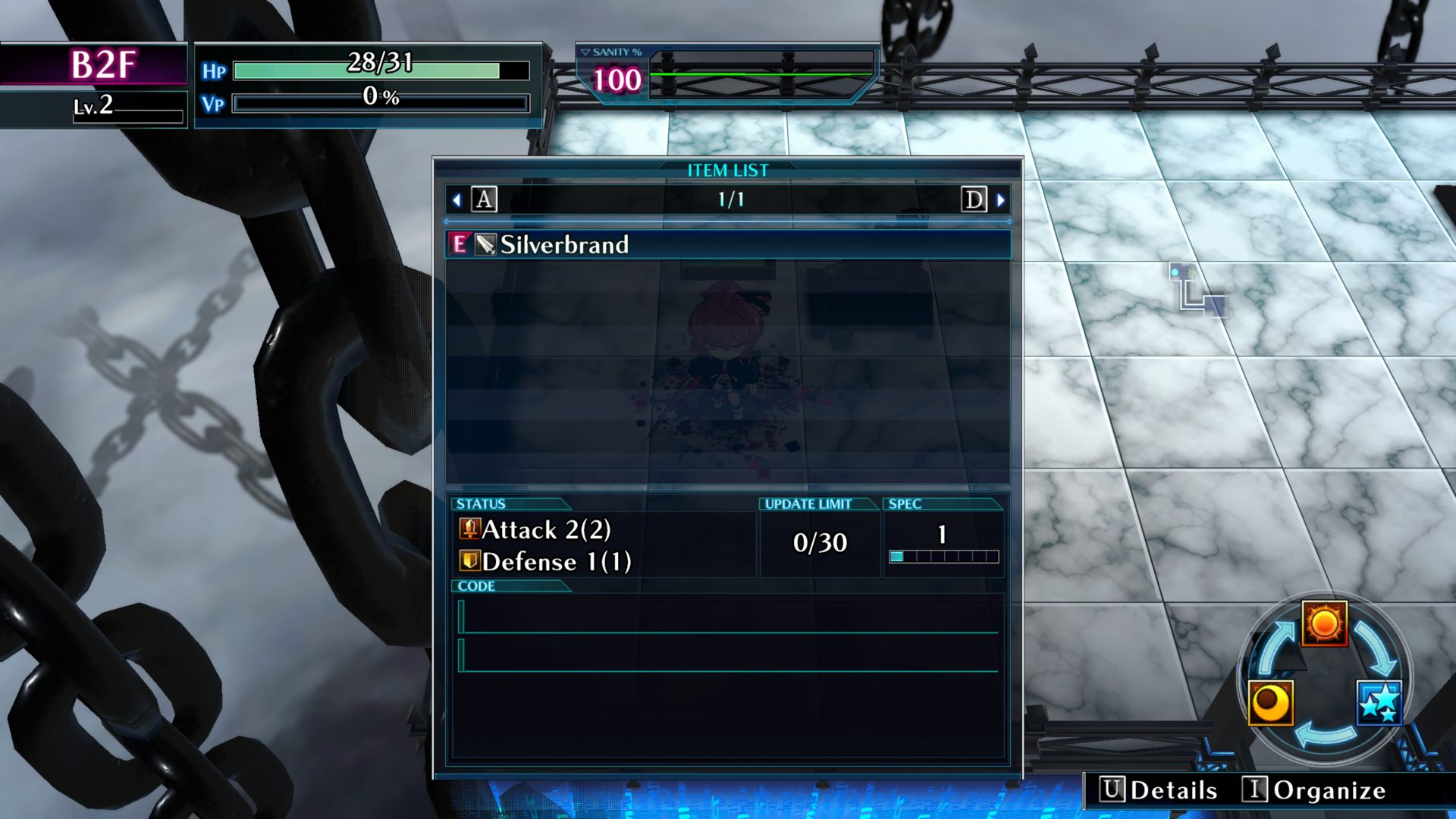This screenshot has width=1456, height=819.
Task: Select the sun icon in ability wheel
Action: [1324, 623]
